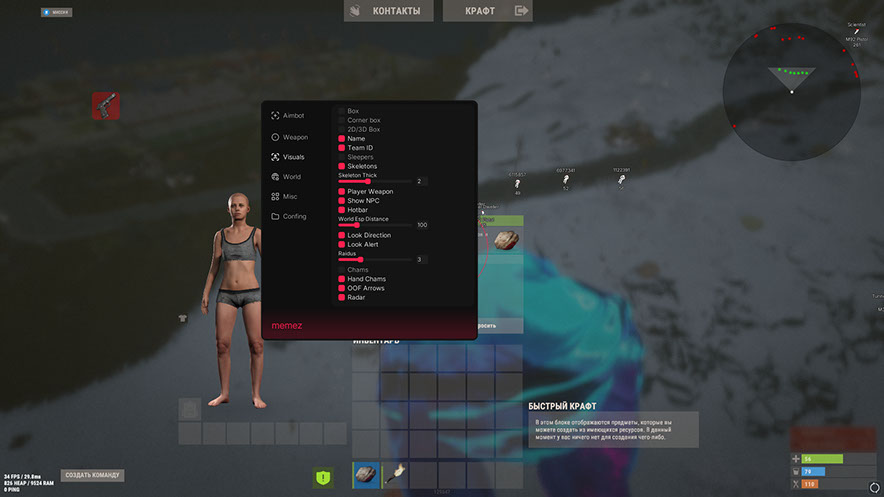Turn off the Name checkbox

tap(342, 138)
